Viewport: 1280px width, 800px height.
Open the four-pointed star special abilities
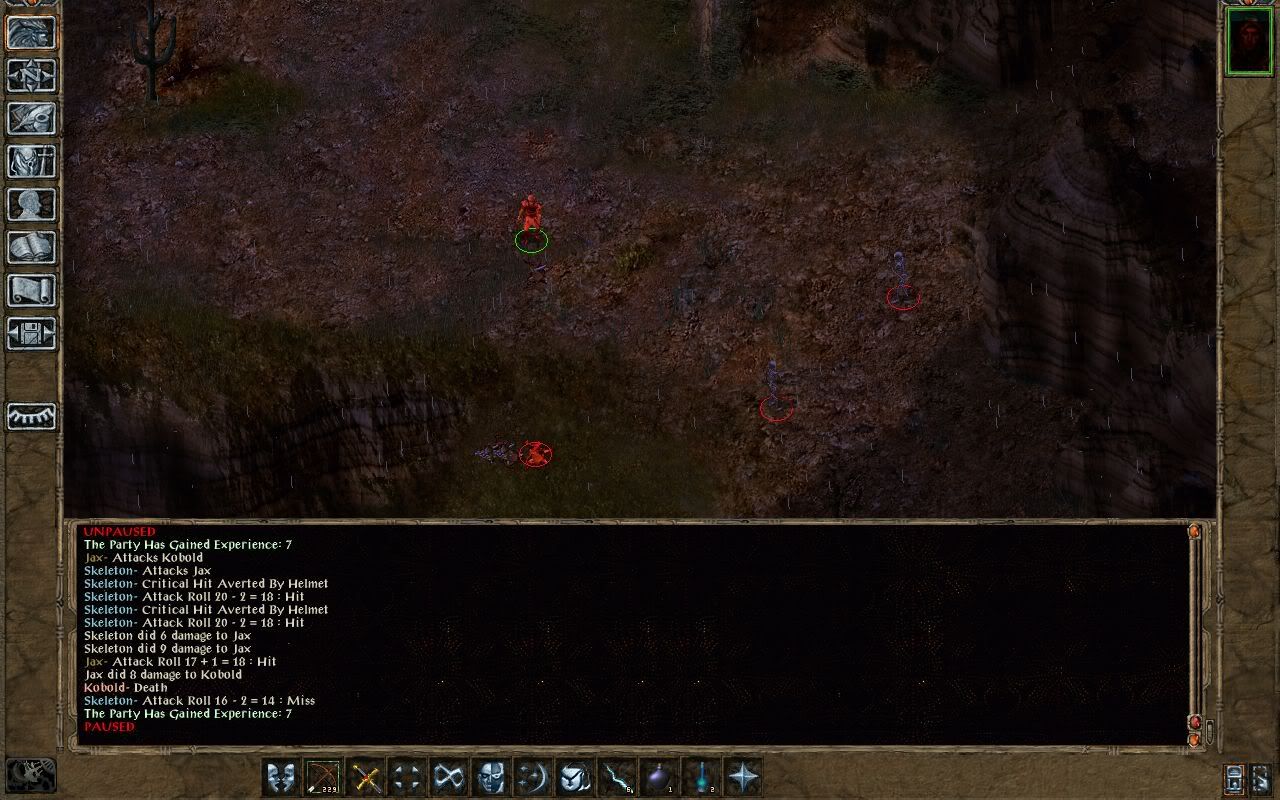(742, 777)
